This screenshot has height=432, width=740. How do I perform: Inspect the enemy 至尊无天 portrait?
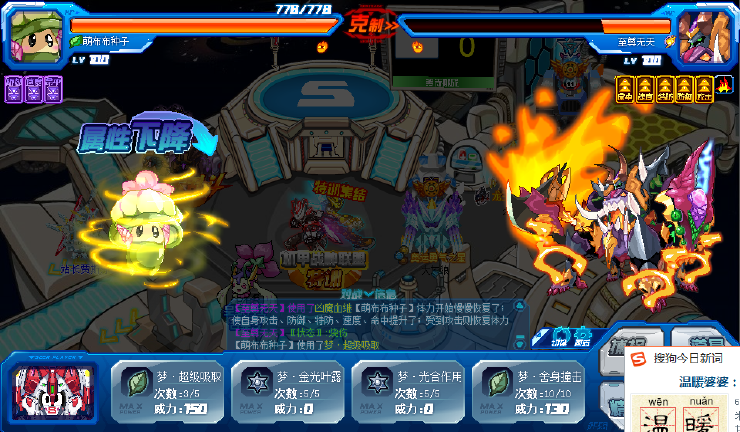click(703, 35)
